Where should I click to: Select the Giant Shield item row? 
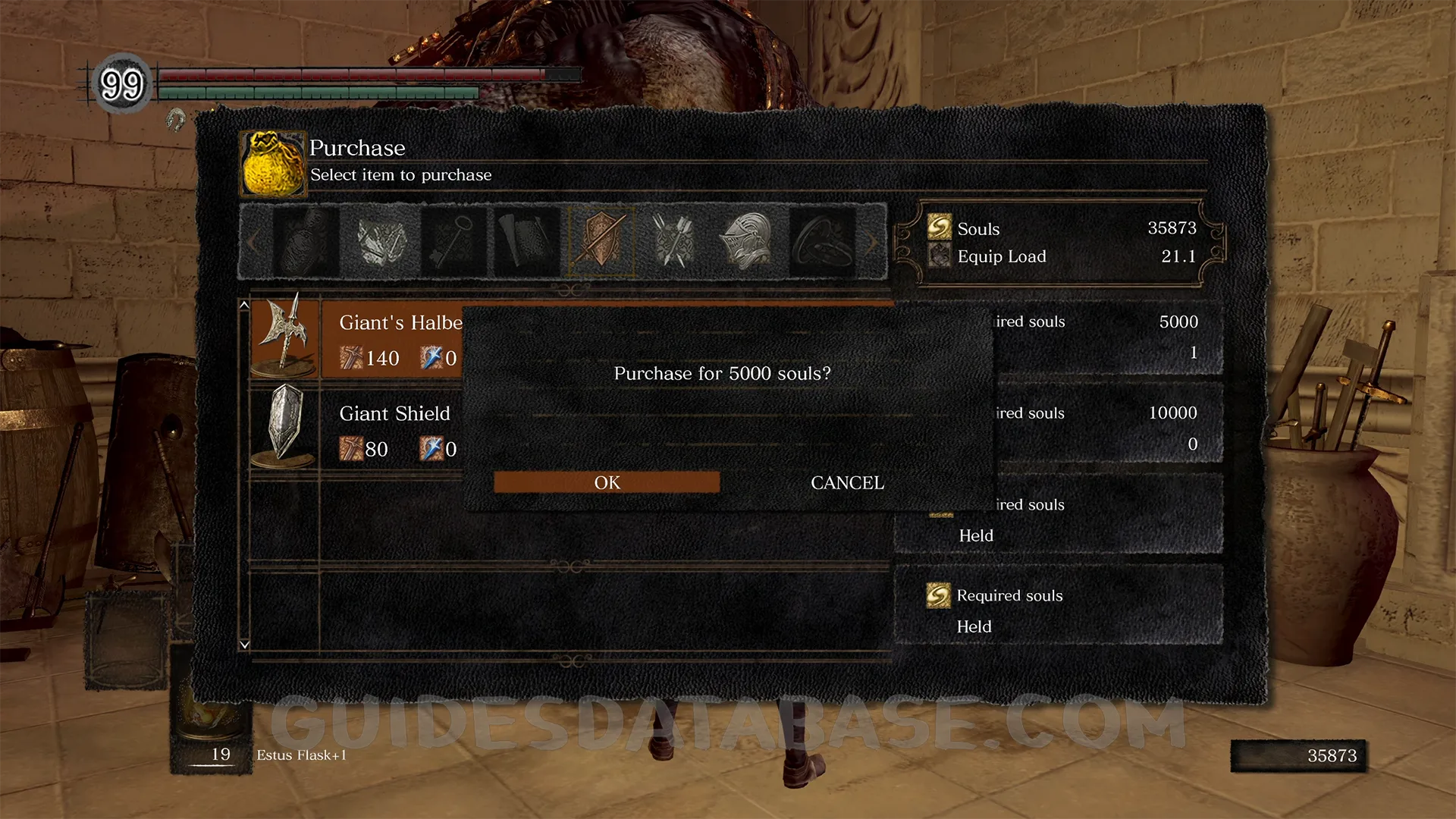pyautogui.click(x=356, y=430)
